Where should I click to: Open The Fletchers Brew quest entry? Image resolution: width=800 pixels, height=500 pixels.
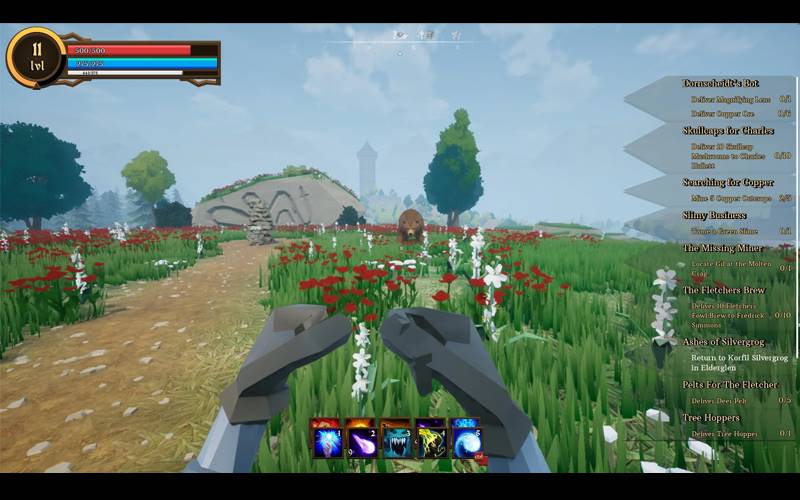pyautogui.click(x=726, y=290)
